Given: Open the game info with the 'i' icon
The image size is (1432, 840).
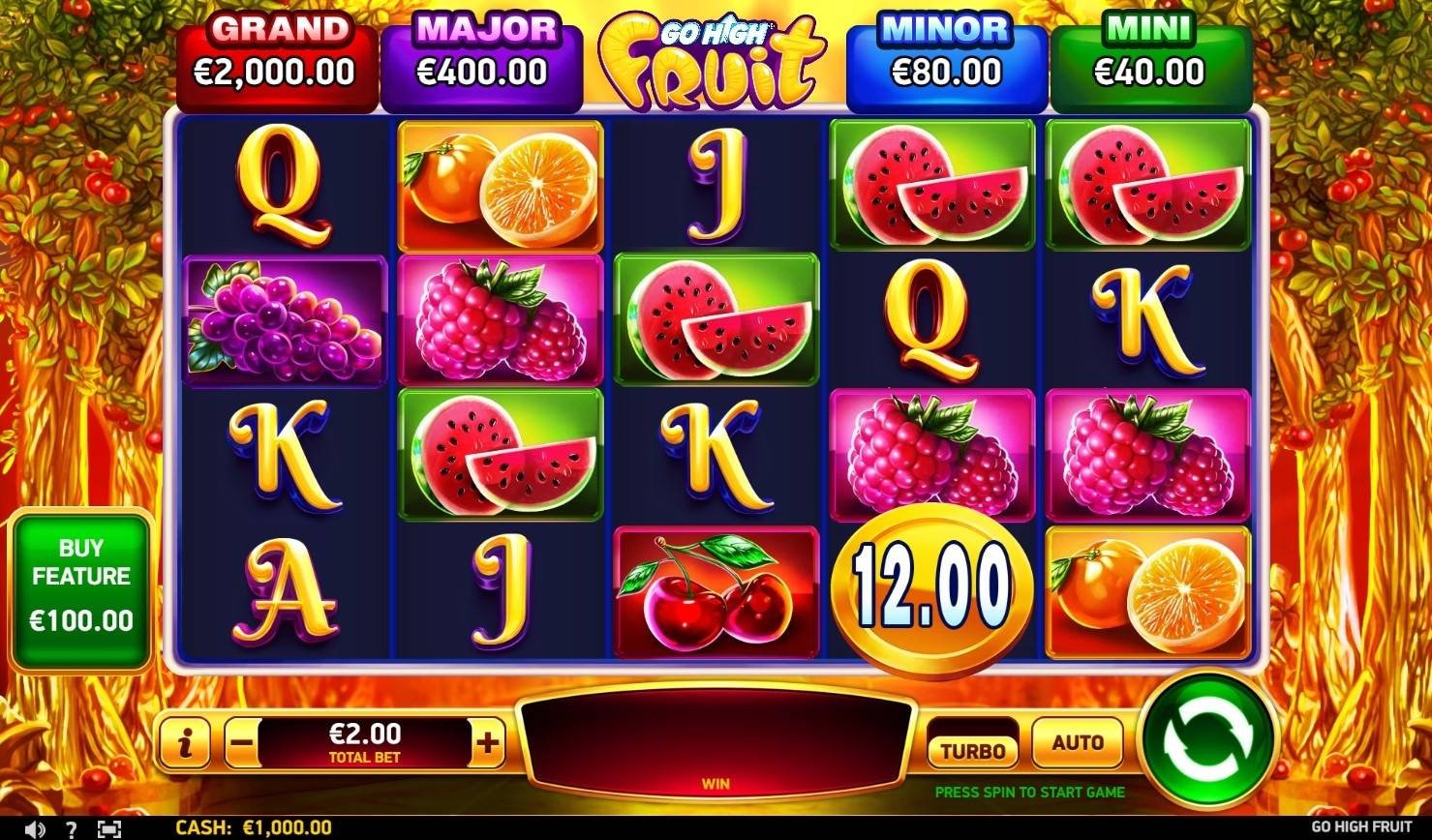Looking at the screenshot, I should point(185,743).
